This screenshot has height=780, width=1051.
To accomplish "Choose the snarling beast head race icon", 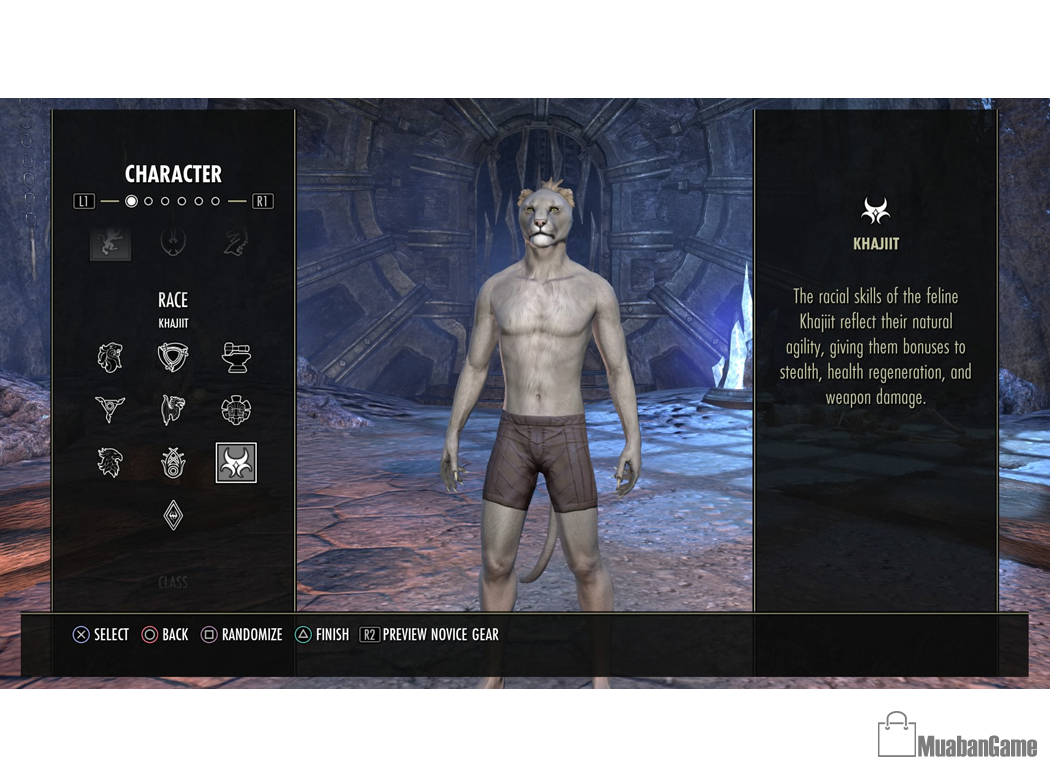I will coord(173,410).
